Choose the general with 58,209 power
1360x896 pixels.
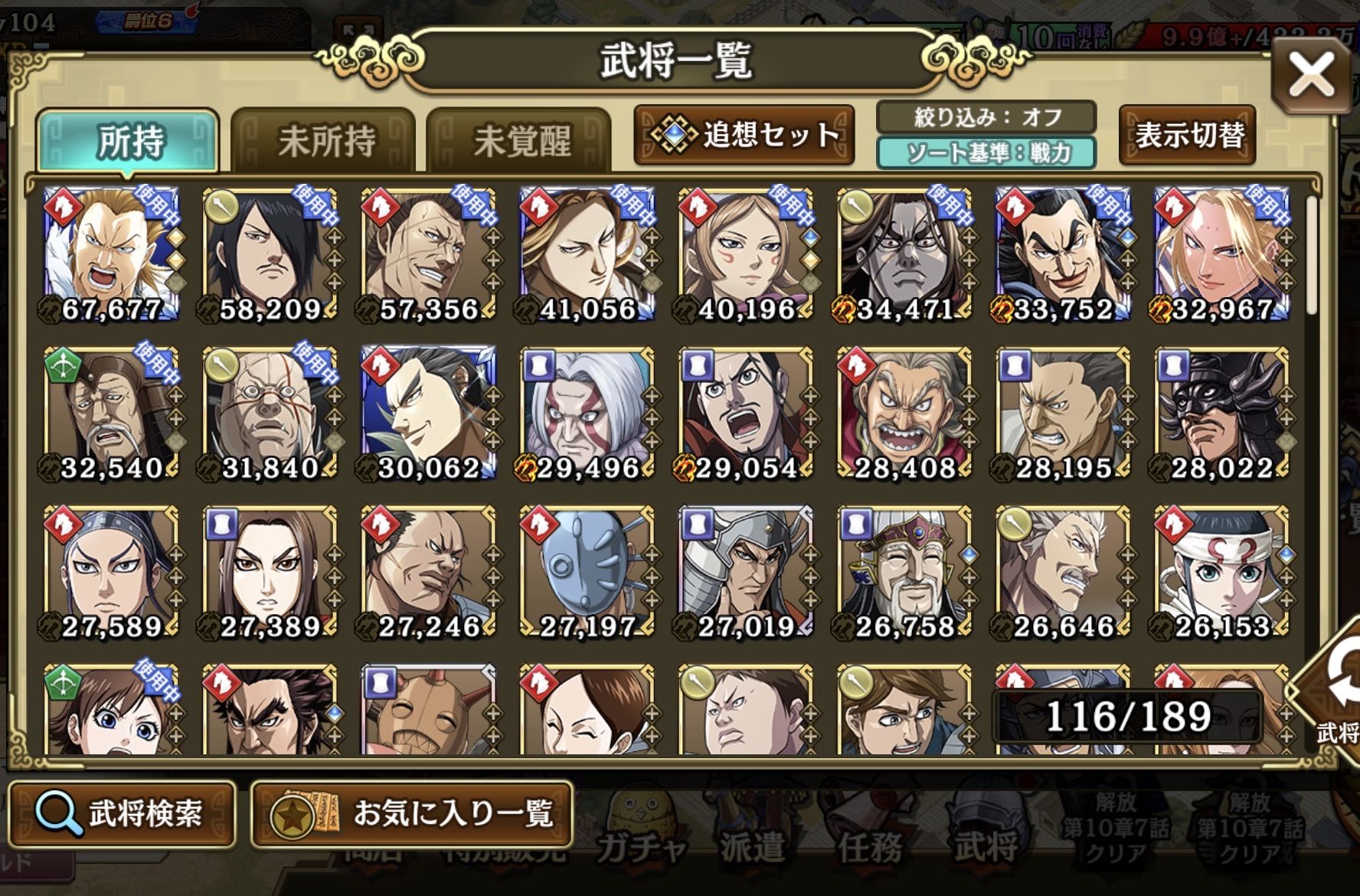pos(270,254)
